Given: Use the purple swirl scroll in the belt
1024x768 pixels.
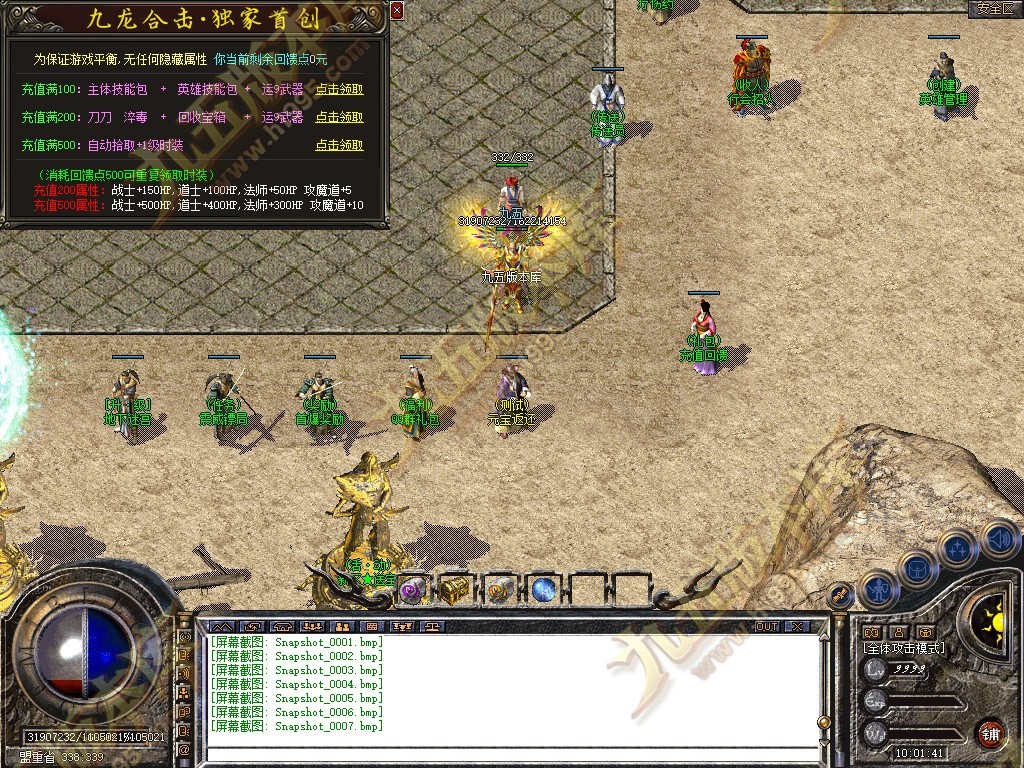Looking at the screenshot, I should [412, 589].
